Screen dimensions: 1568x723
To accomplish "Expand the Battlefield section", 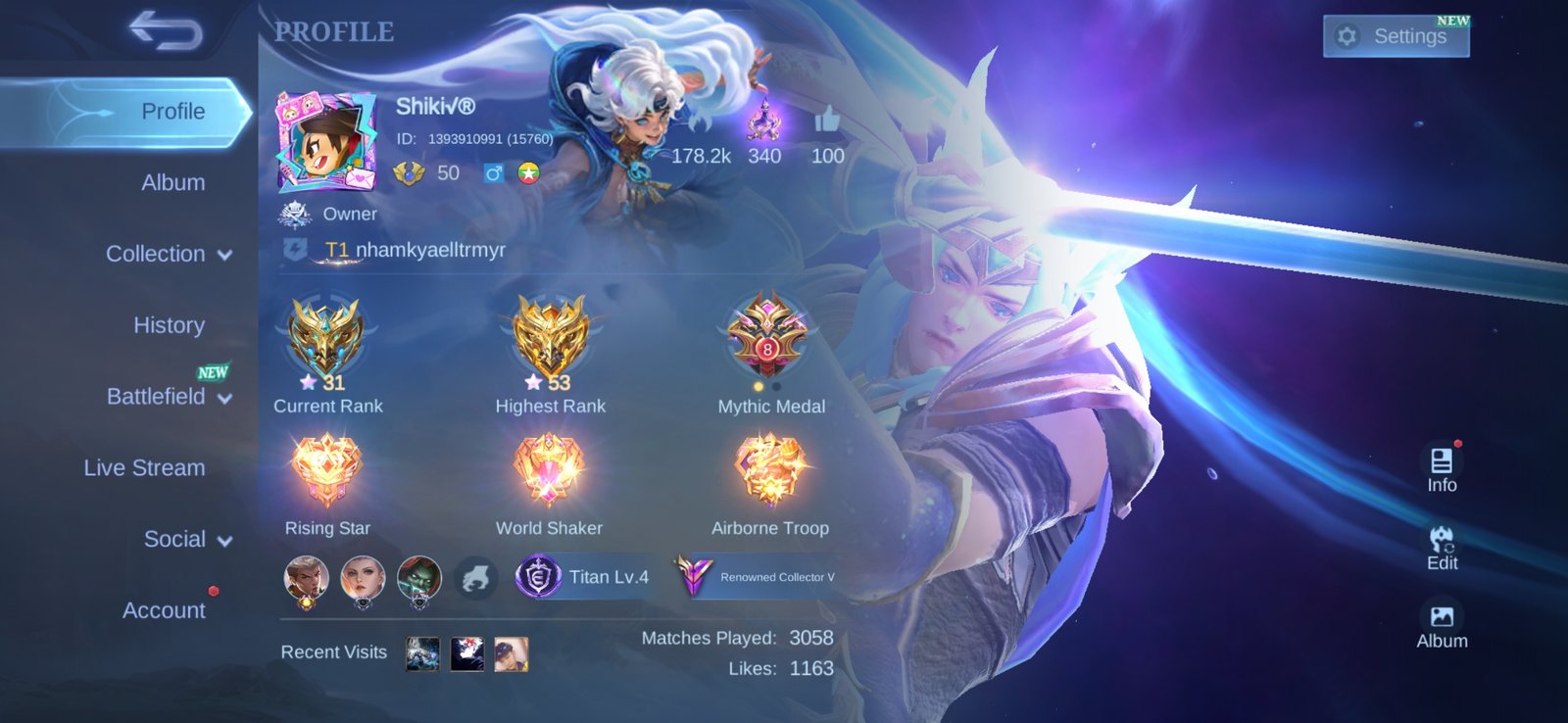I will [169, 397].
